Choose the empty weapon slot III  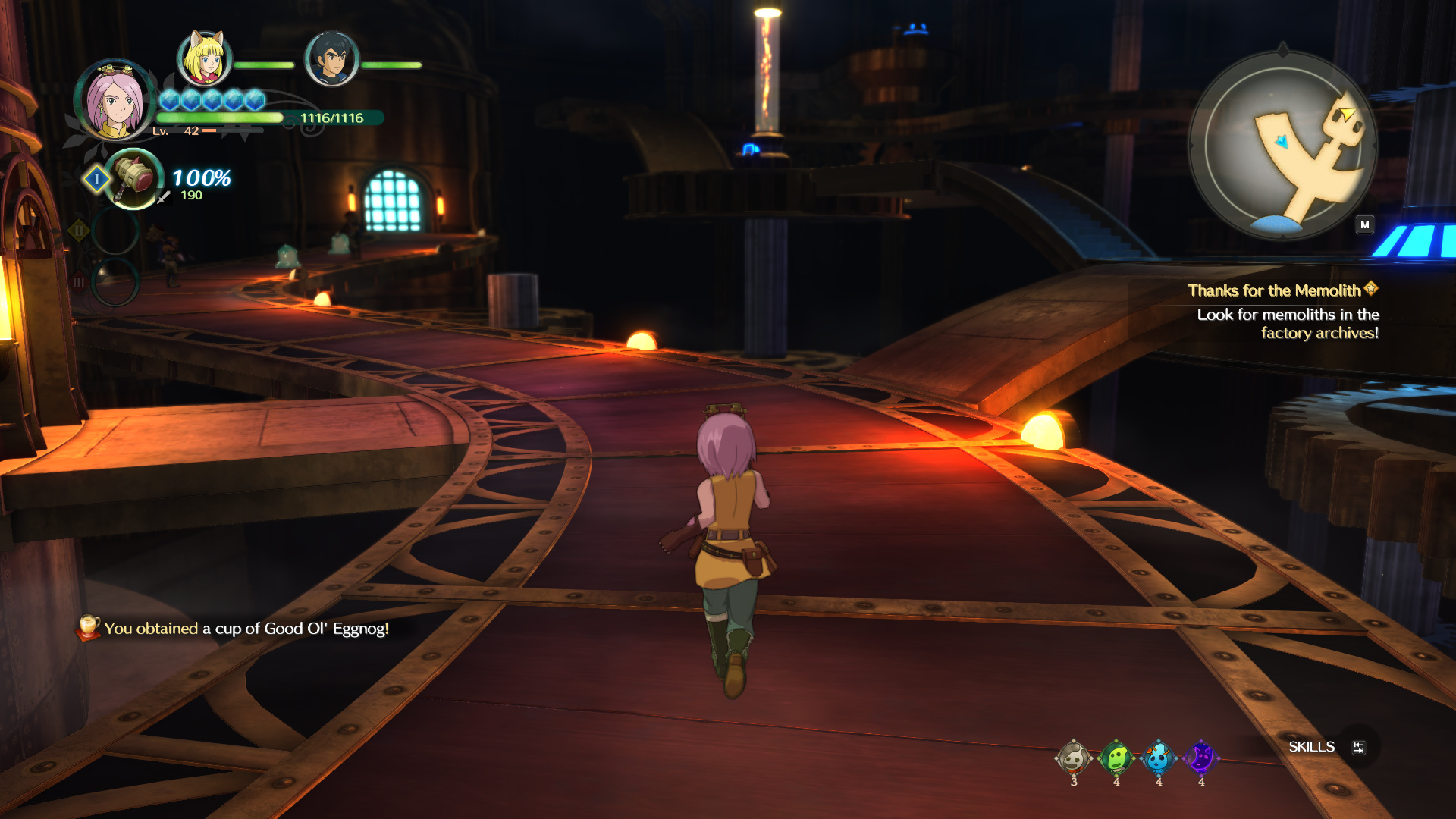click(115, 282)
